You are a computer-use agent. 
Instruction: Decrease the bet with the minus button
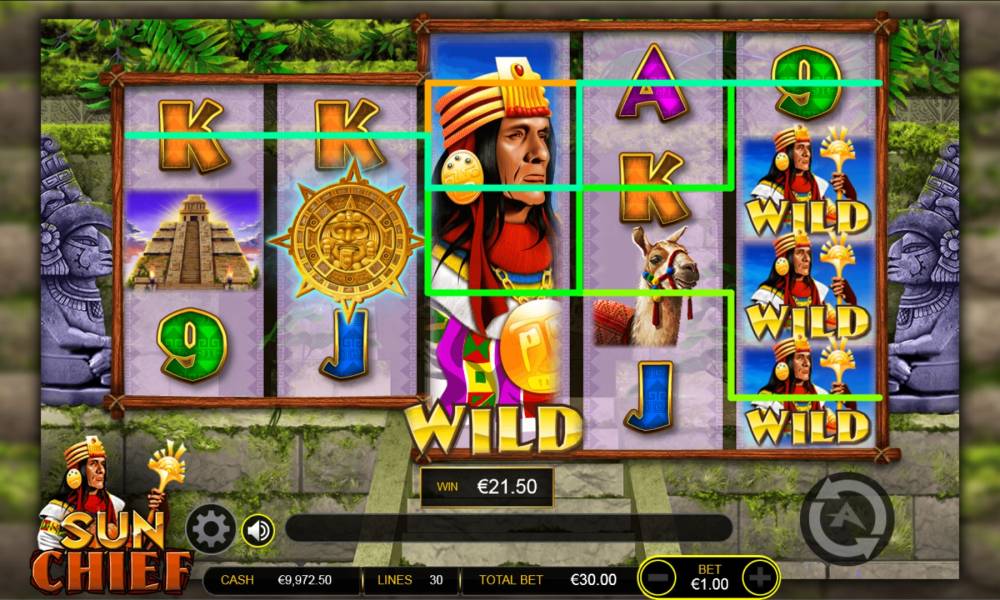657,577
